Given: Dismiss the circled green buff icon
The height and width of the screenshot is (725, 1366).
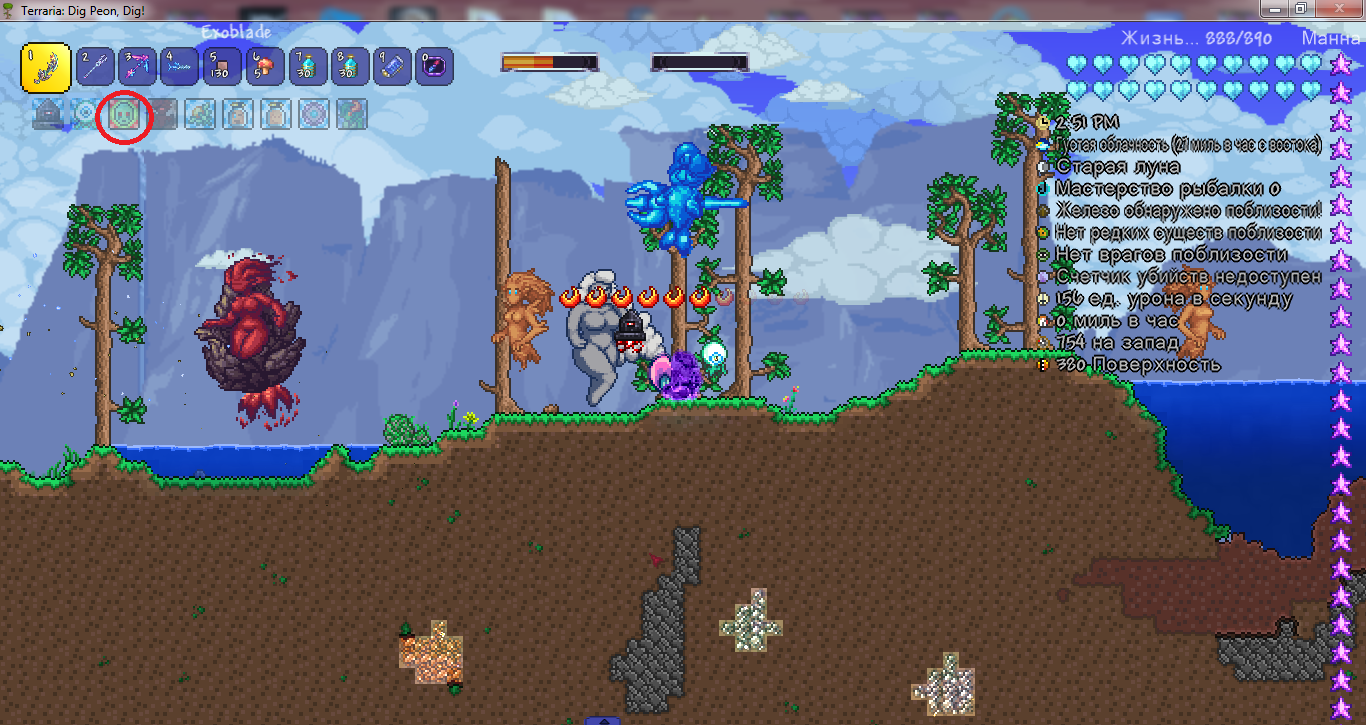Looking at the screenshot, I should coord(123,113).
